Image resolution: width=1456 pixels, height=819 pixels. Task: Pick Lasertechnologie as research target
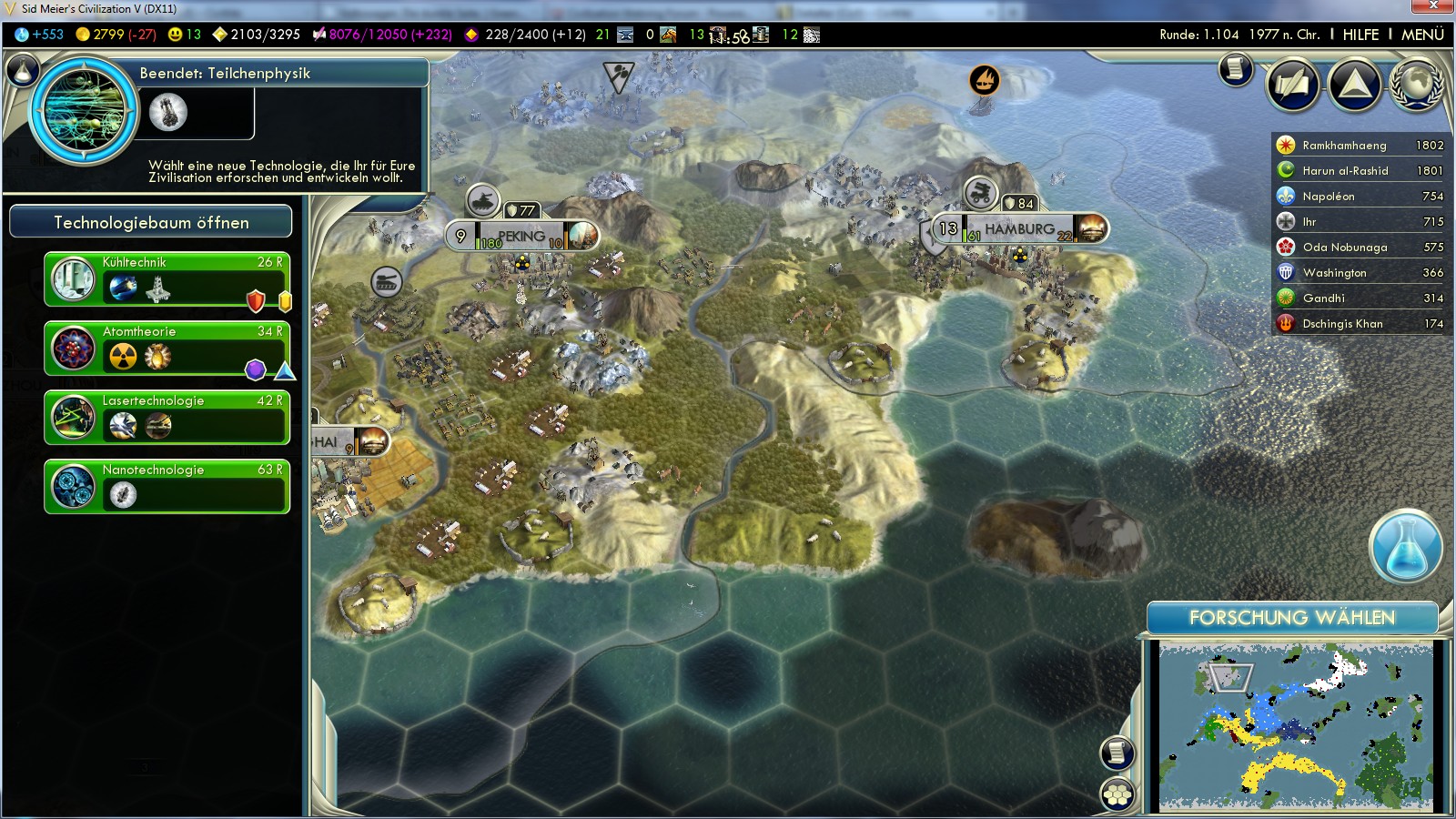pos(167,418)
